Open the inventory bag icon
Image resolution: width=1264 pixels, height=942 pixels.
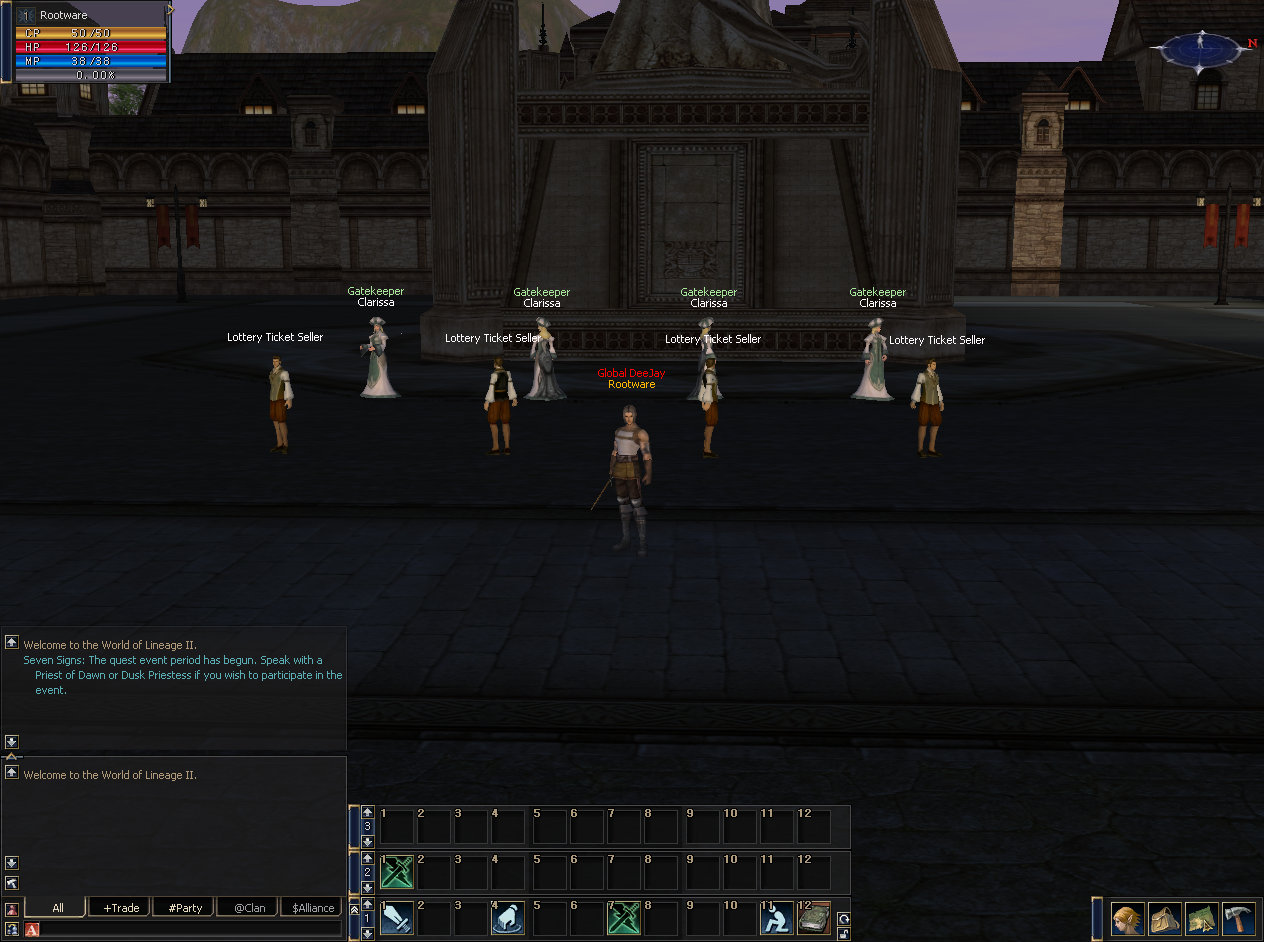(1164, 918)
